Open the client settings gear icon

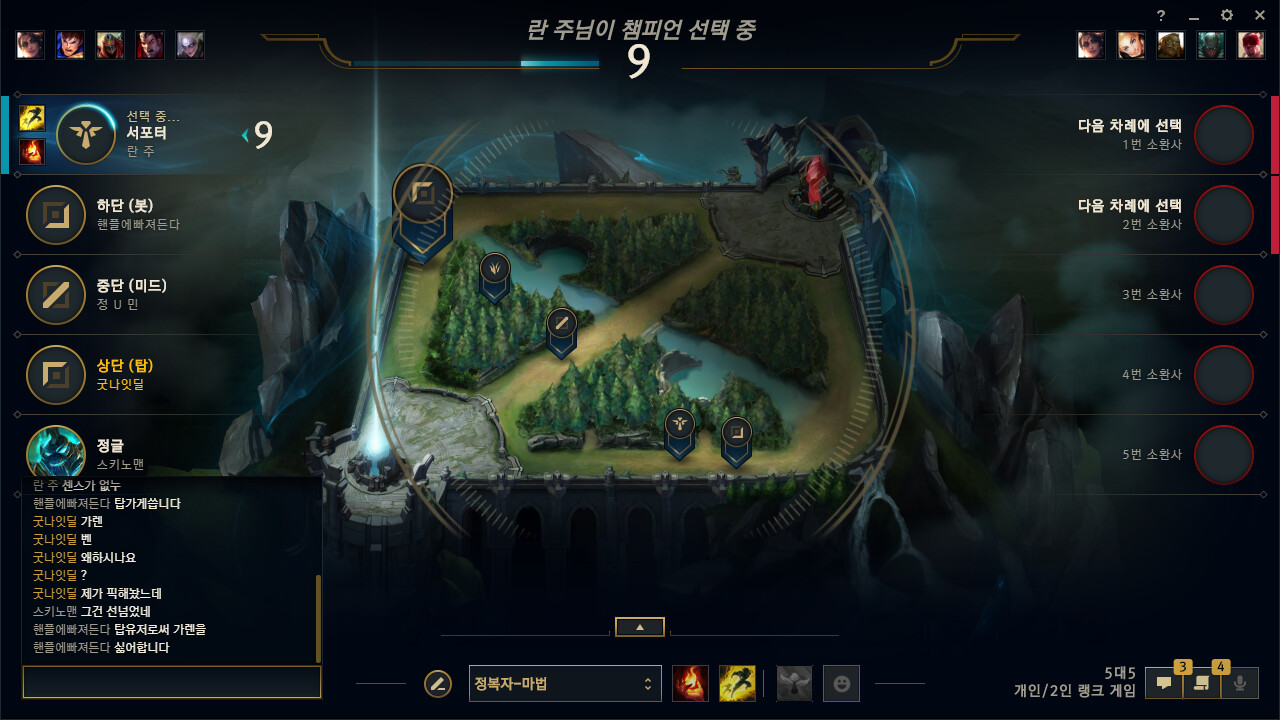pyautogui.click(x=1225, y=15)
